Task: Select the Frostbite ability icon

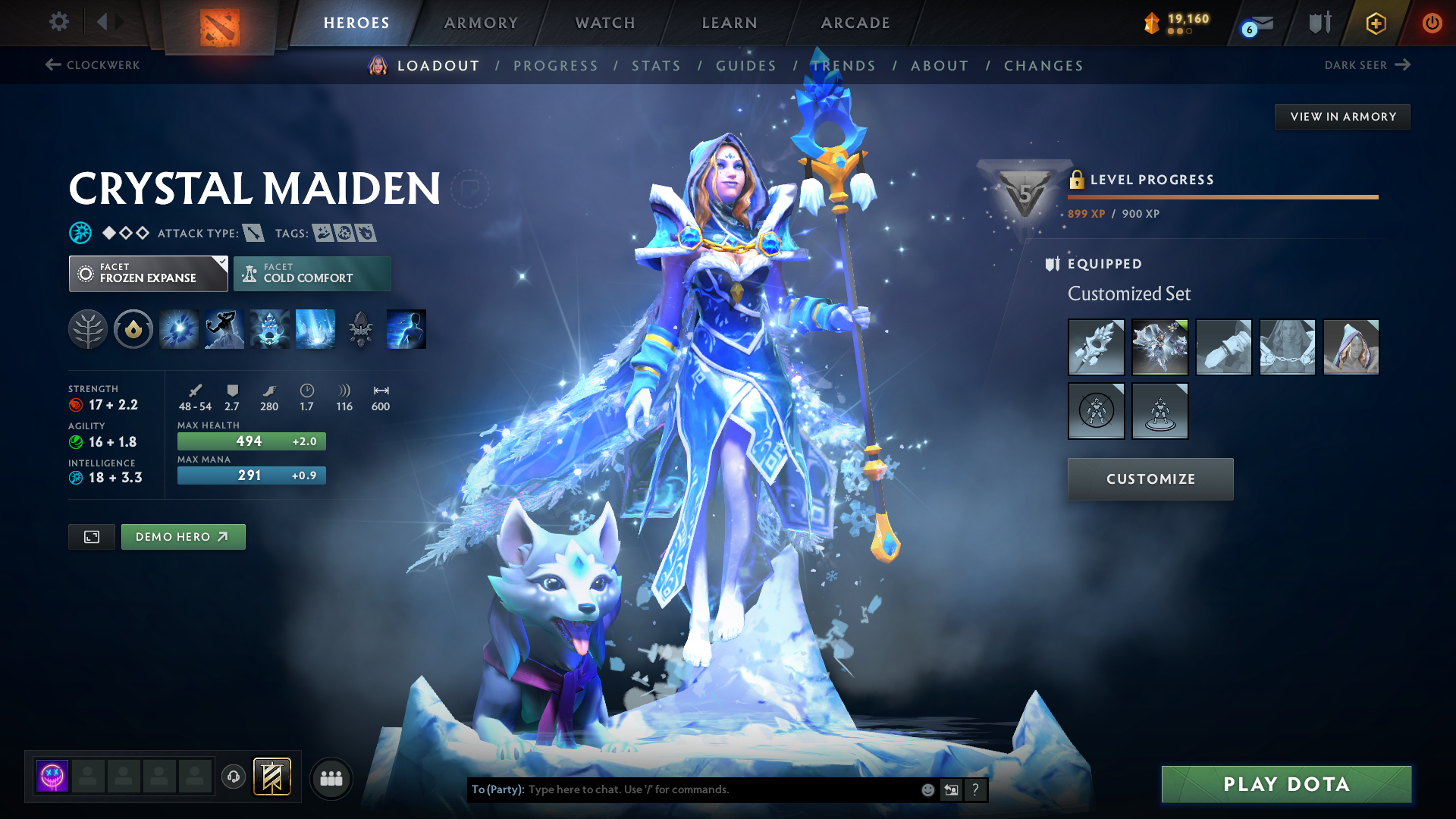Action: [224, 328]
